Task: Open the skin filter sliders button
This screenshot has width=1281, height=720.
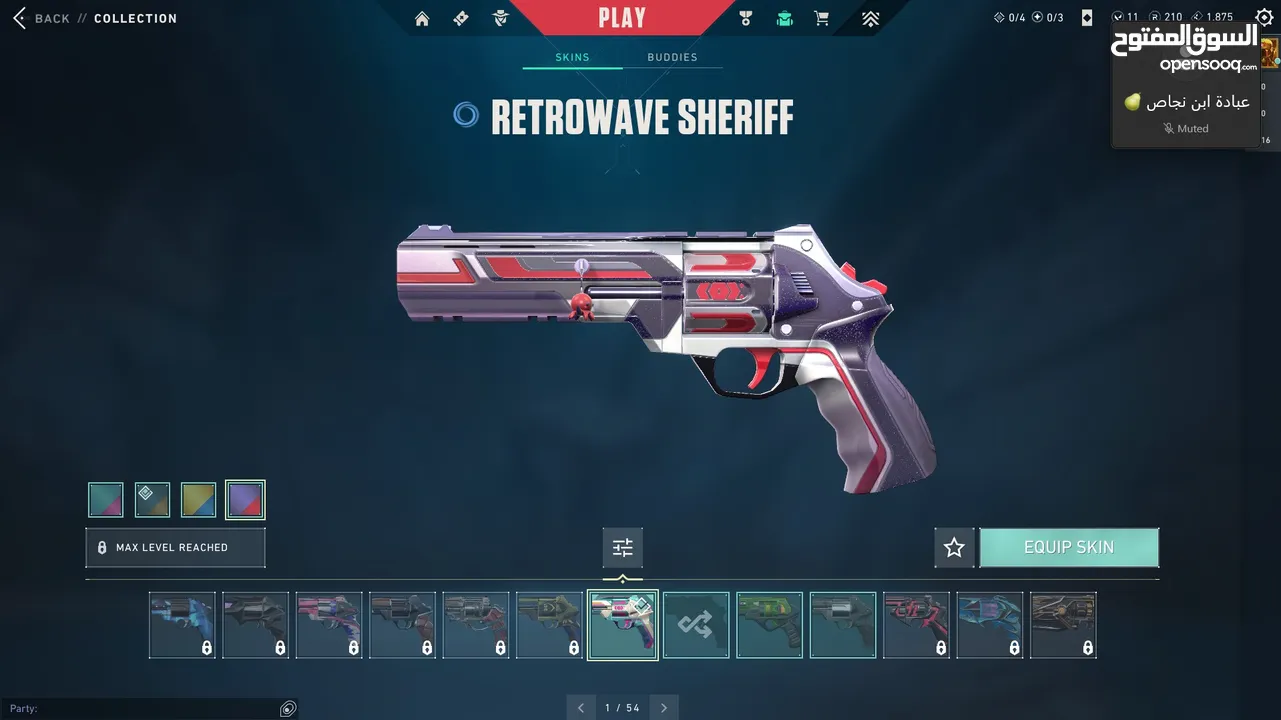Action: 622,548
